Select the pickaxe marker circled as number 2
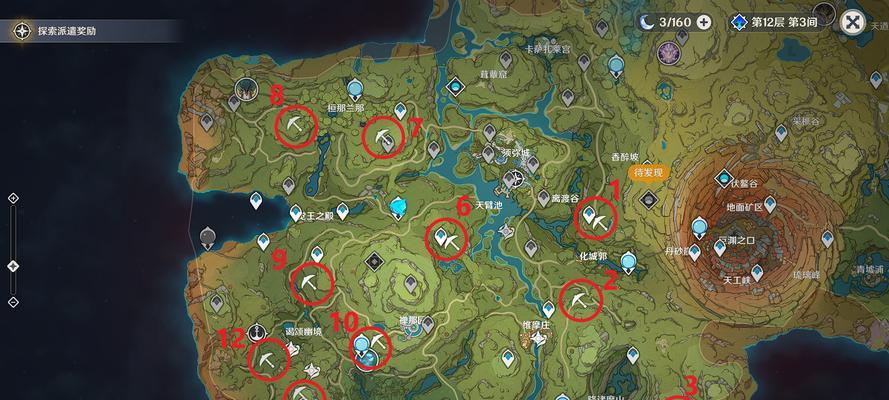 click(580, 299)
